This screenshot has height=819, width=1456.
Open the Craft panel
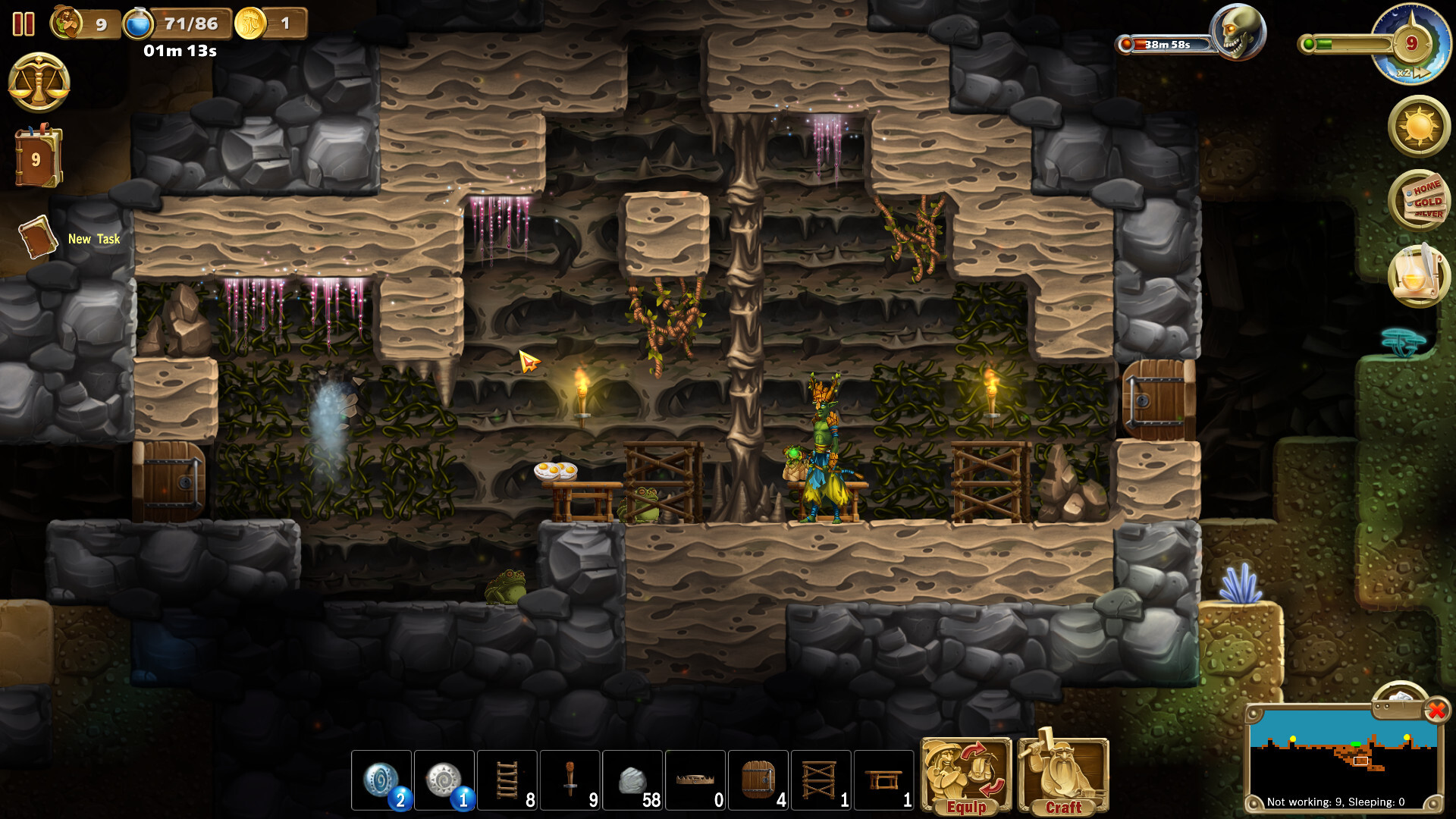click(1062, 773)
